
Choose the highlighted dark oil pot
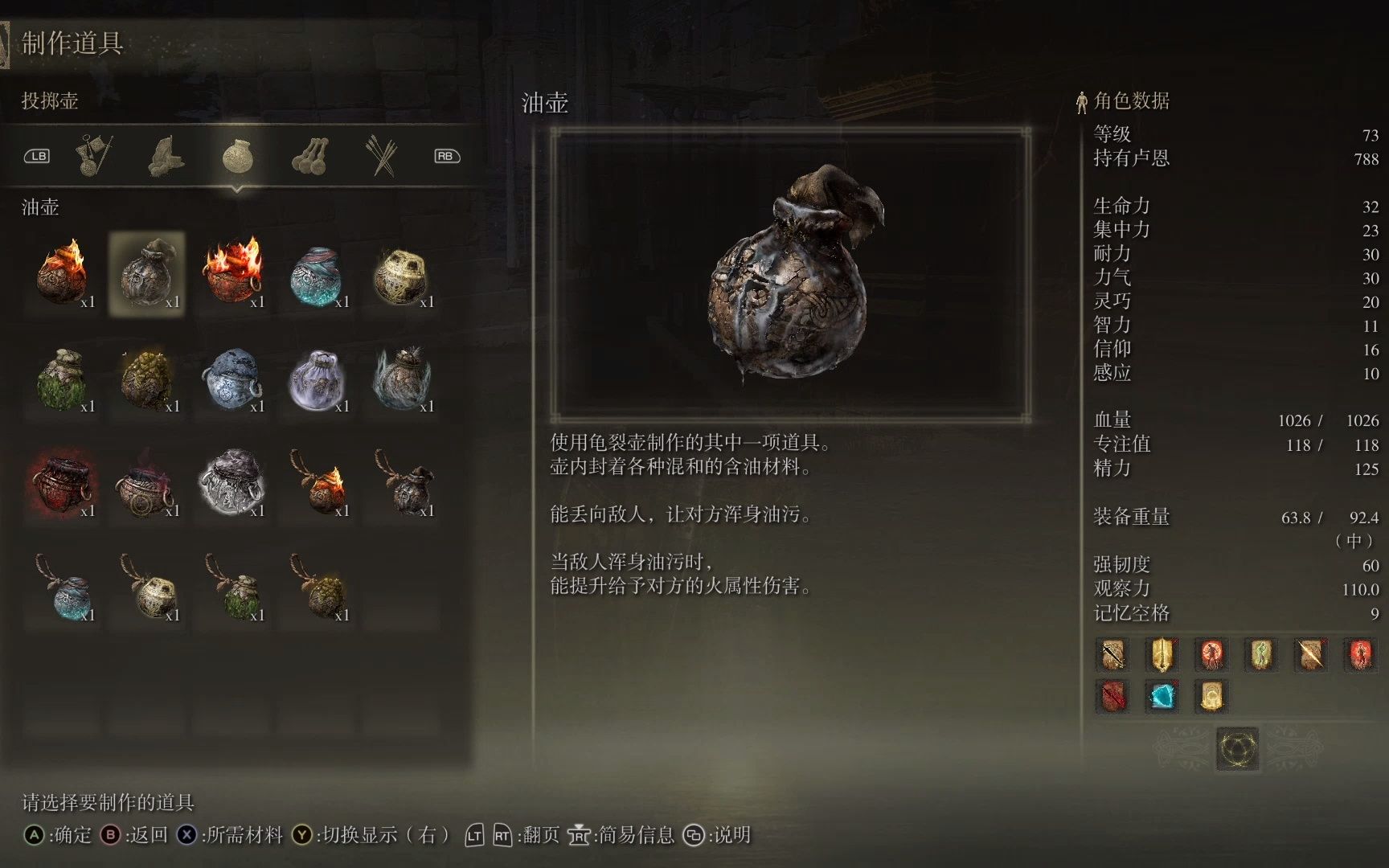(147, 274)
